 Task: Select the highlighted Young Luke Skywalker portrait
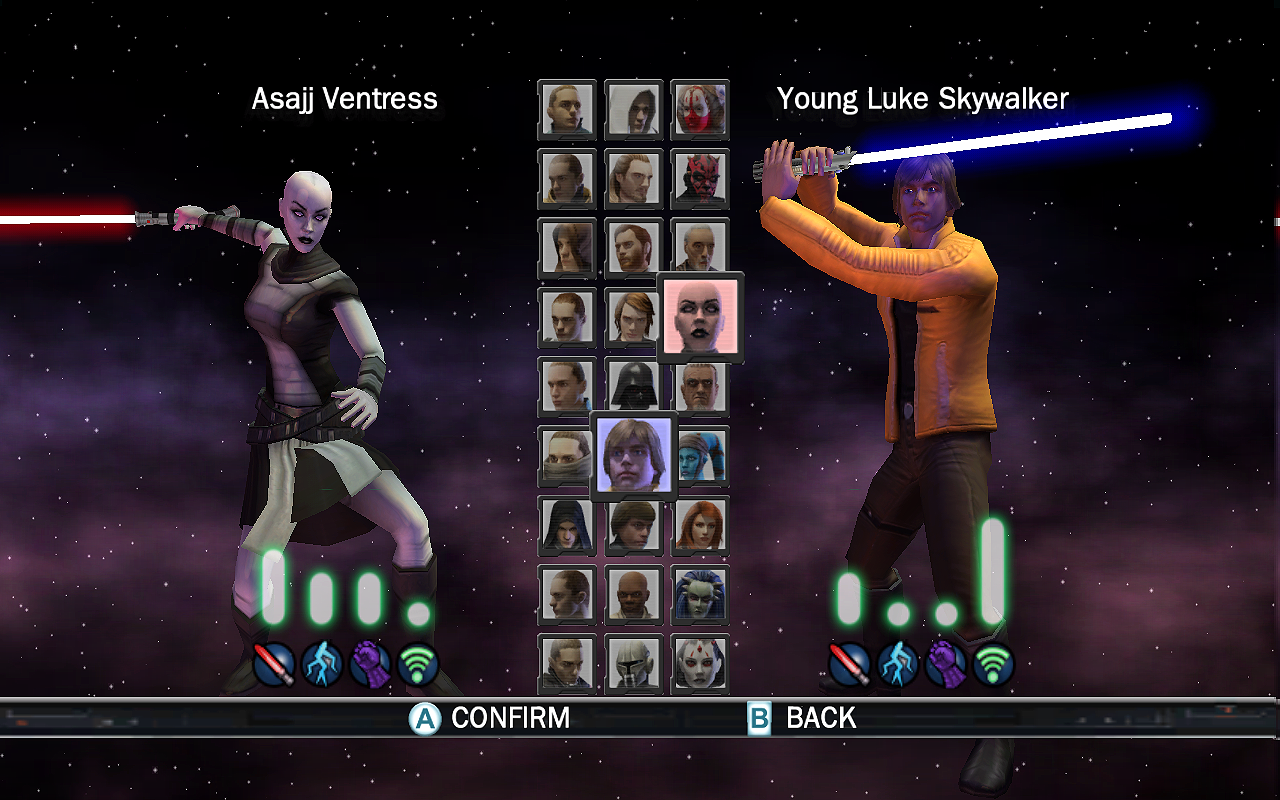[634, 456]
